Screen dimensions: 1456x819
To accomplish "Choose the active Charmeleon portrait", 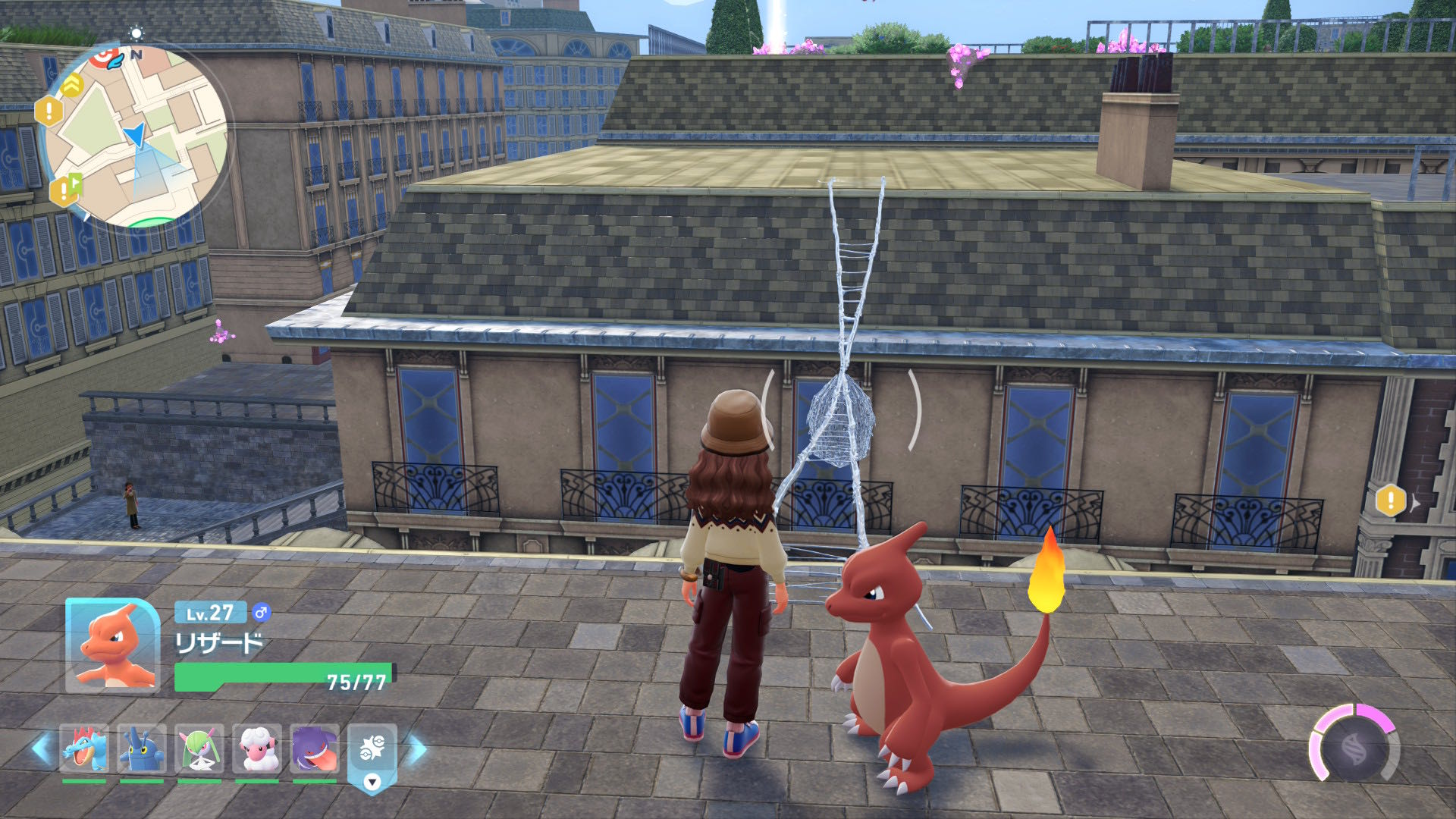I will tap(113, 645).
